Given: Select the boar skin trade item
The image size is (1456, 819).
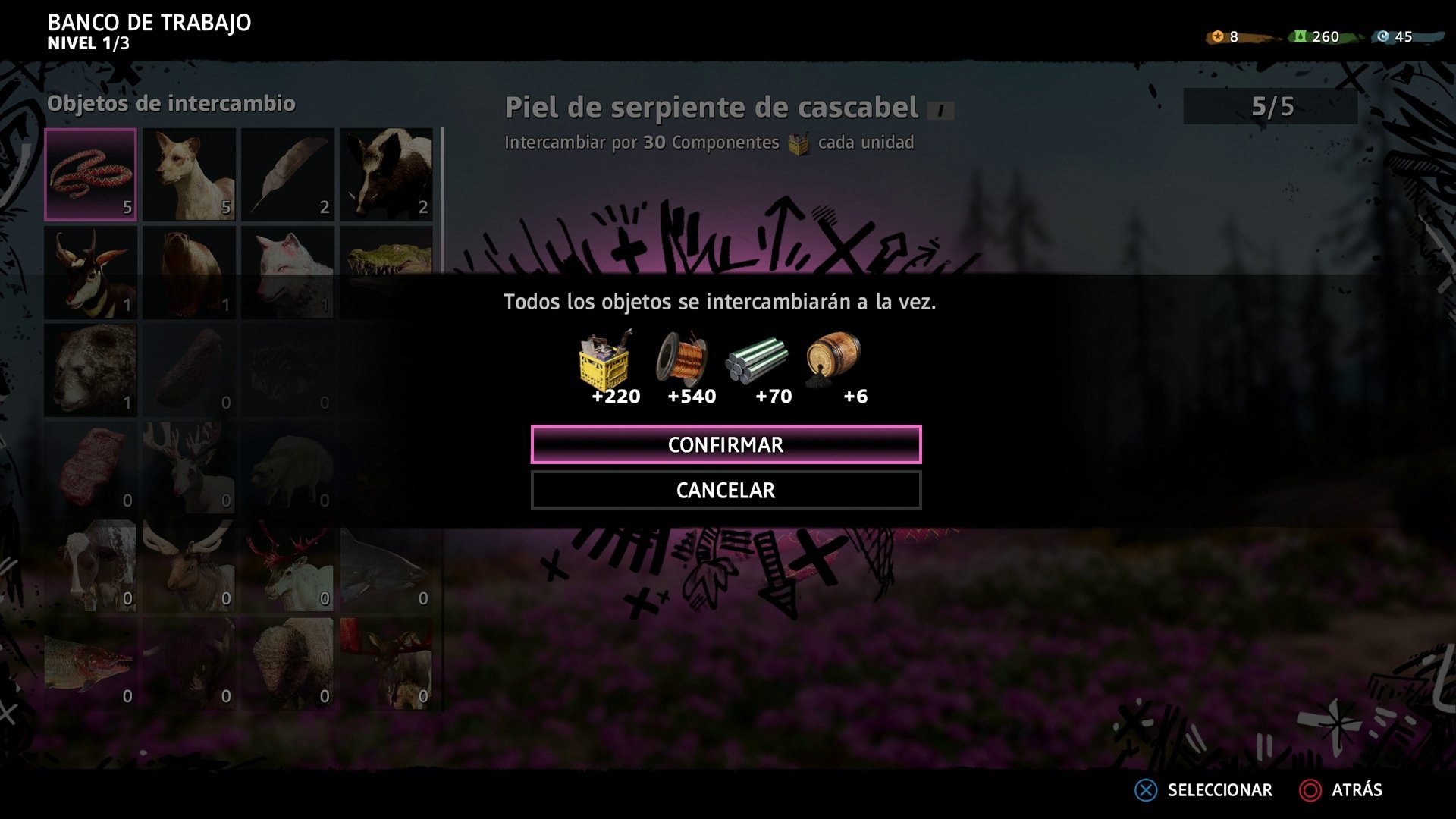Looking at the screenshot, I should (x=386, y=174).
